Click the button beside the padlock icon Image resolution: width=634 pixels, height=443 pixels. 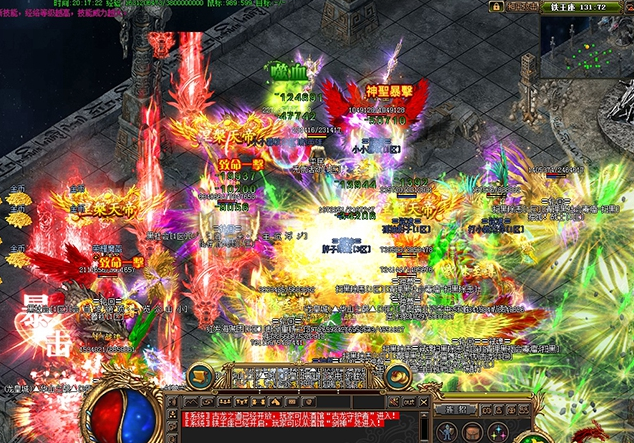pyautogui.click(x=521, y=7)
